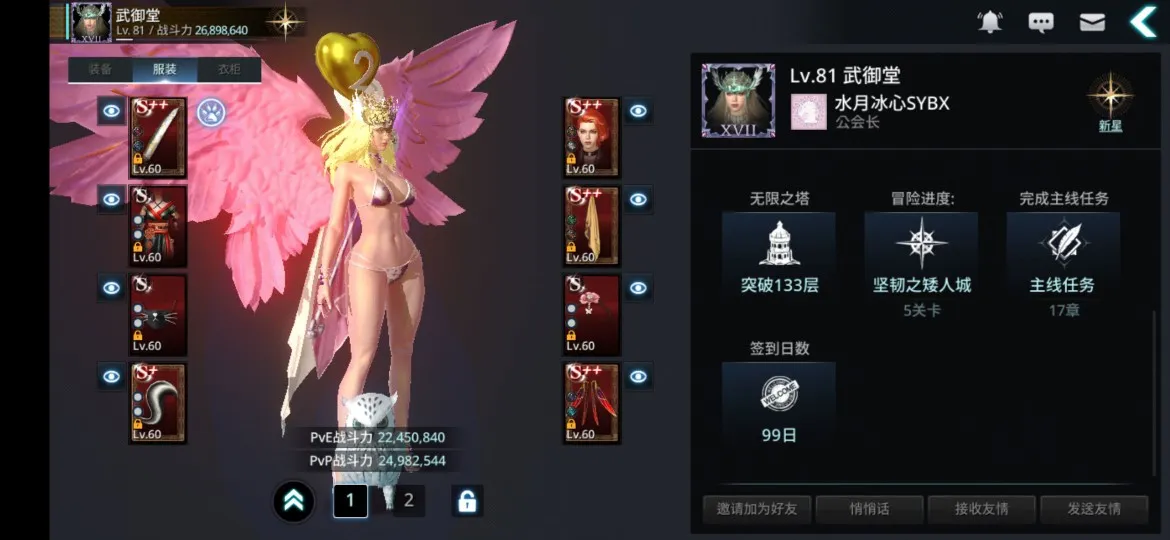Image resolution: width=1170 pixels, height=540 pixels.
Task: Select the white tail costume slot
Action: [158, 403]
